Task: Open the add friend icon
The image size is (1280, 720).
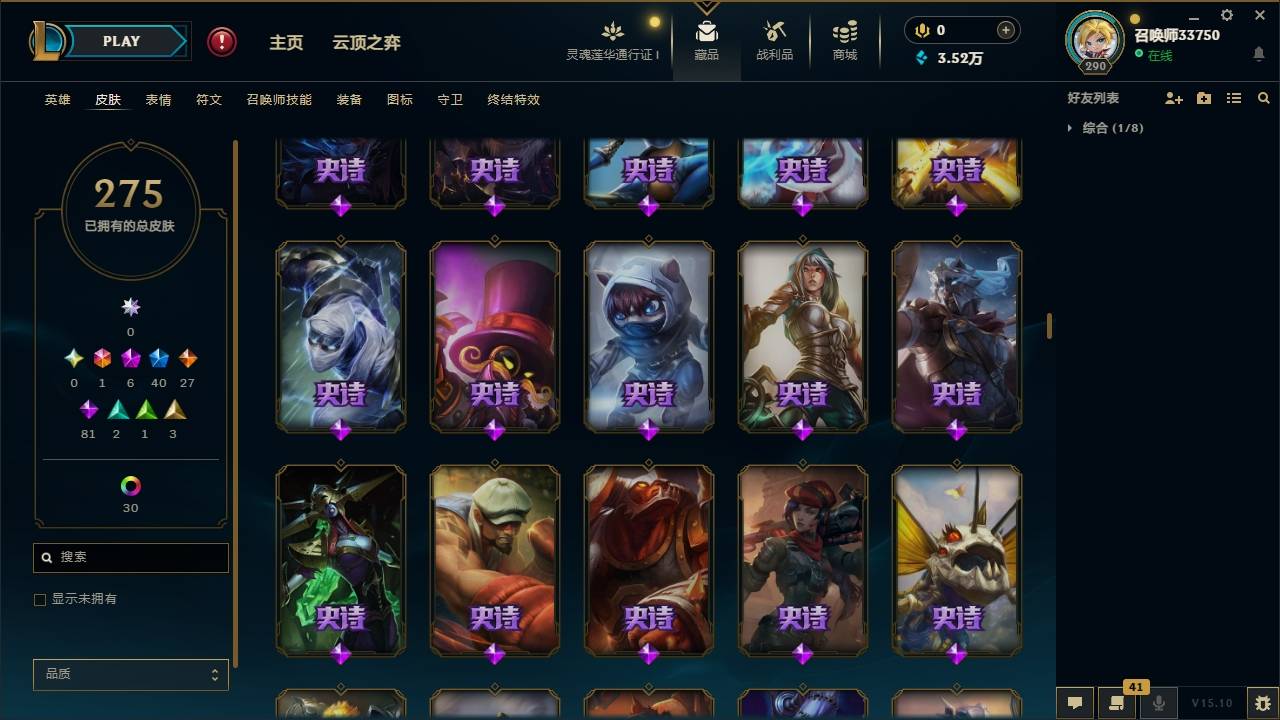Action: coord(1170,97)
